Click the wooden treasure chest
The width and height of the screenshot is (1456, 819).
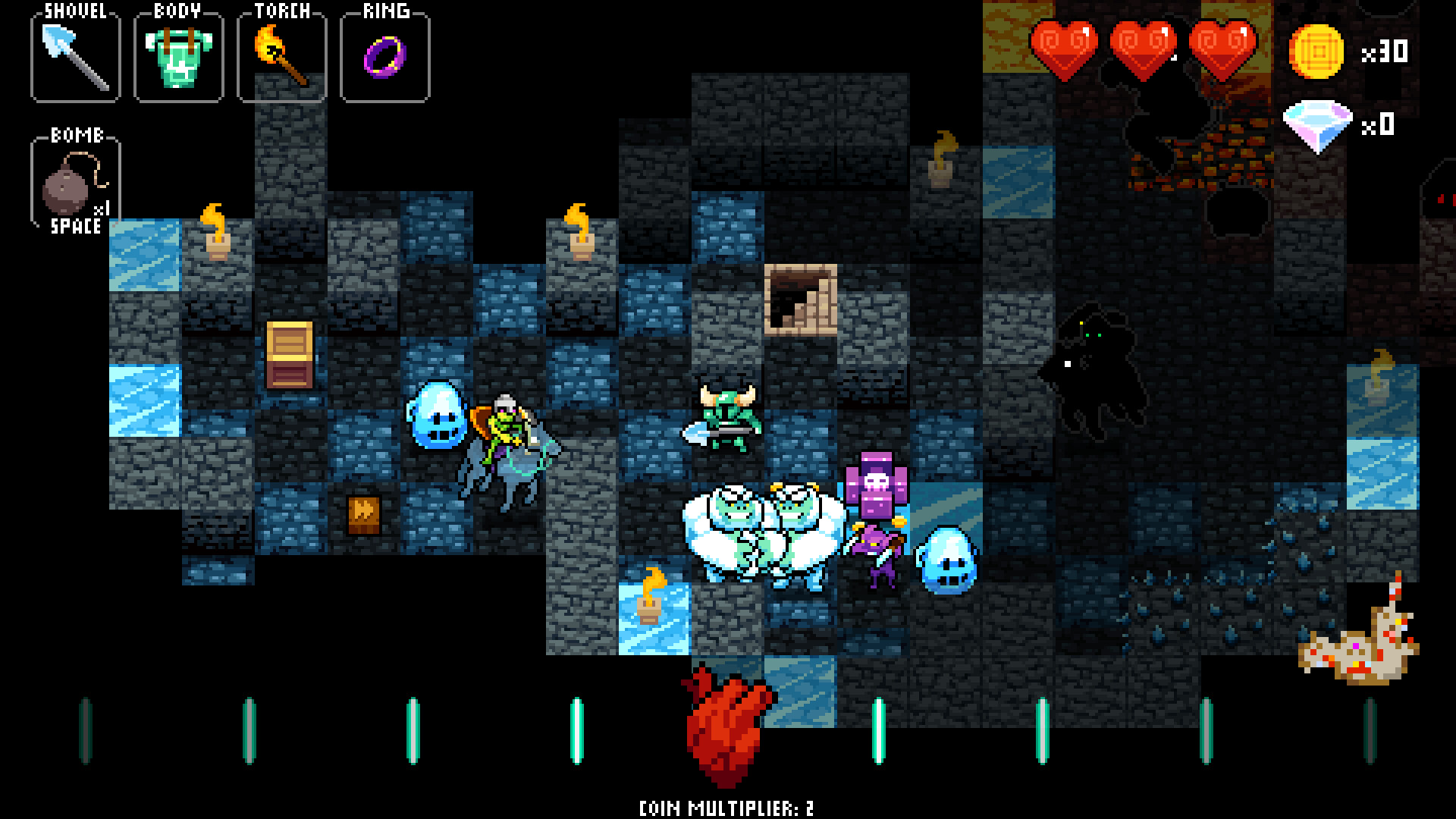tap(288, 353)
